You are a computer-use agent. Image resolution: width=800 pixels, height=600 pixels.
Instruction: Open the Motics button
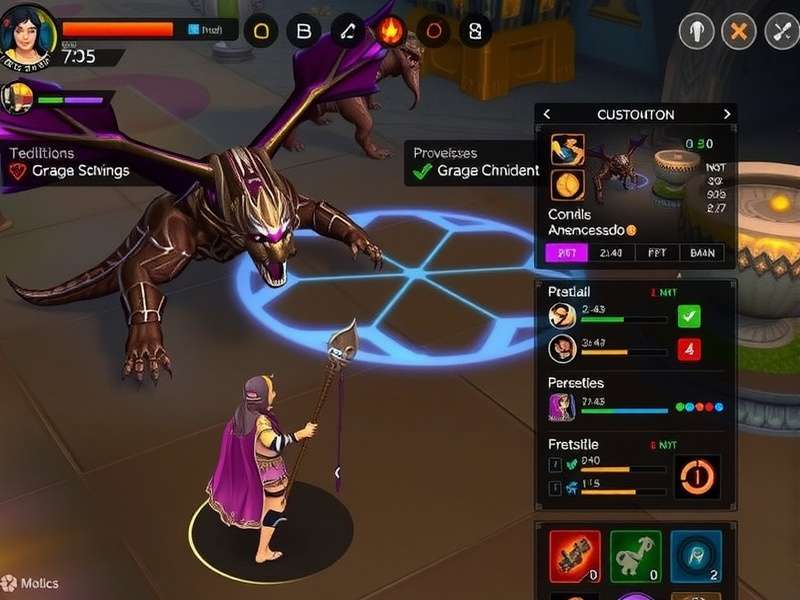[30, 583]
